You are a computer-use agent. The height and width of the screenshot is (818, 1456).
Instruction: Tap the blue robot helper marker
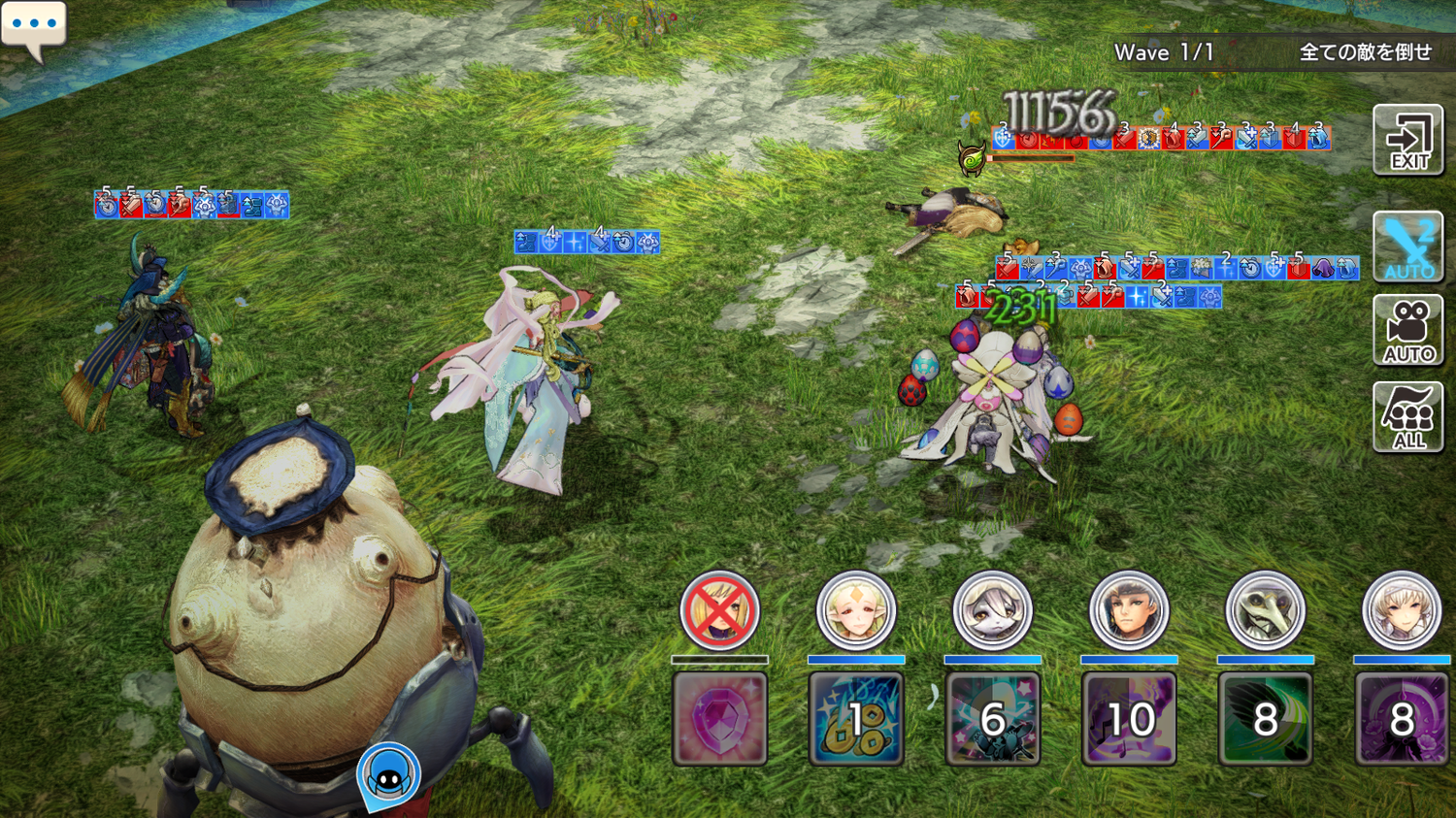point(389,775)
